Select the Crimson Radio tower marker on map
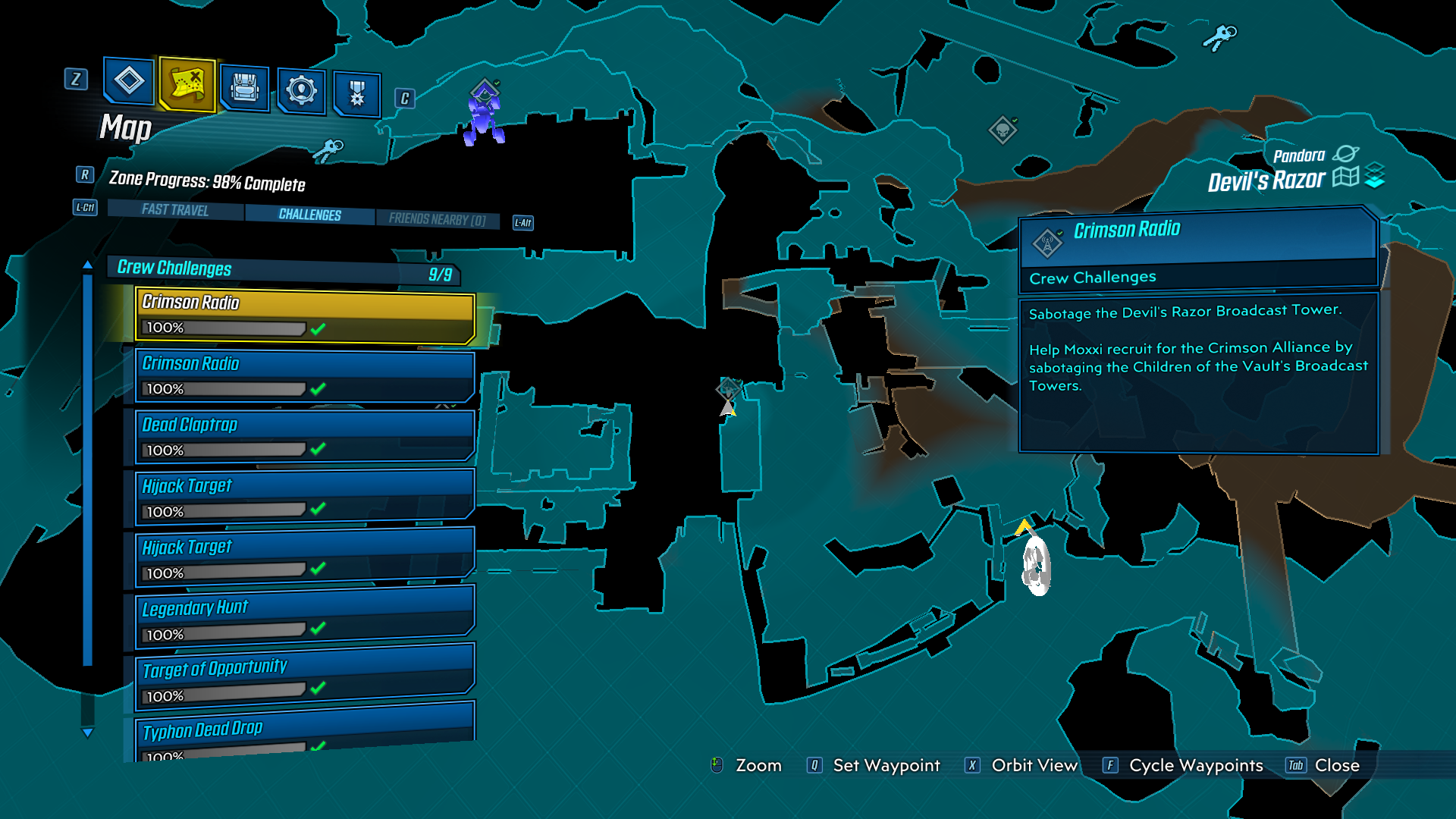The image size is (1456, 819). (728, 390)
